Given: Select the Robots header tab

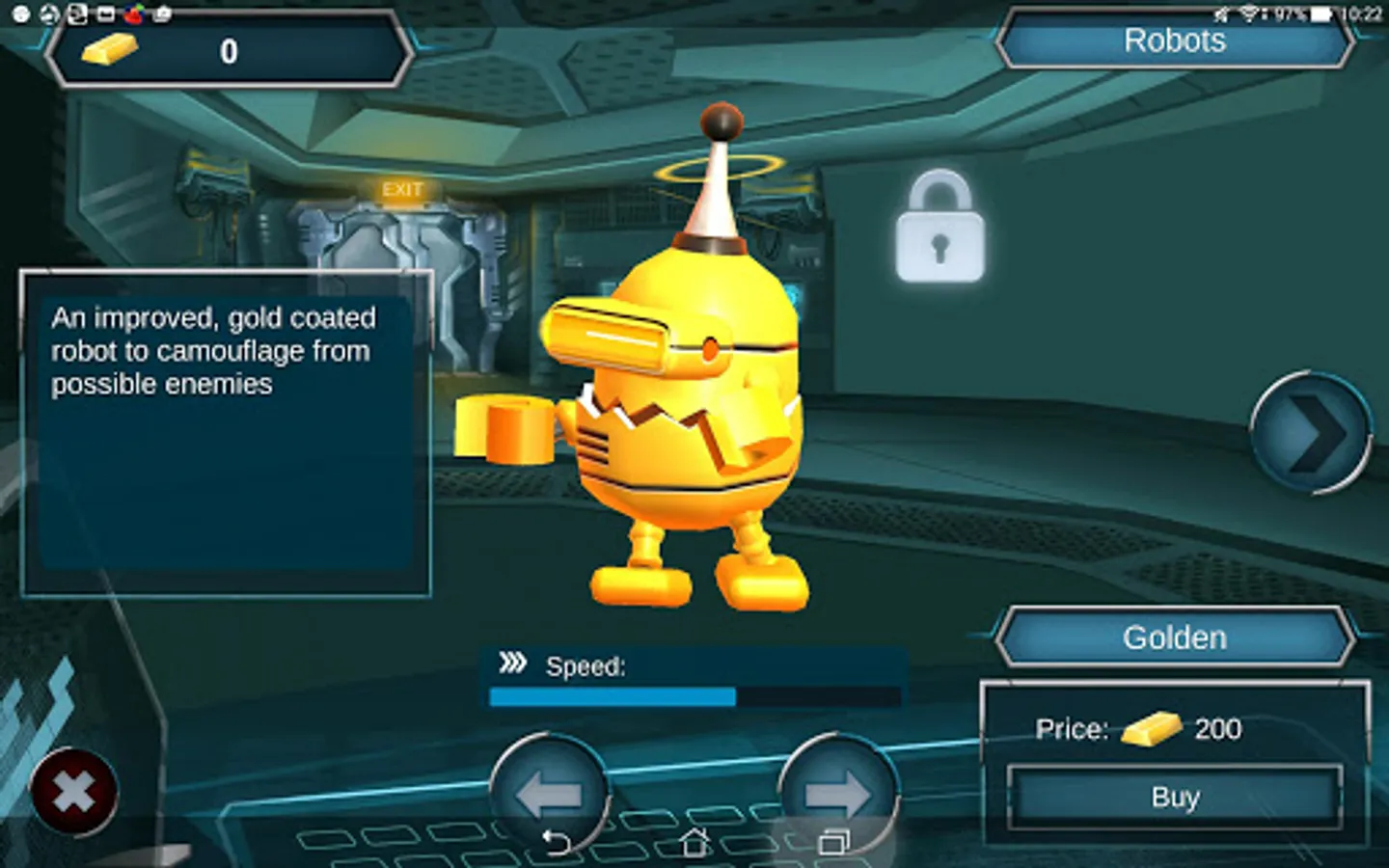Looking at the screenshot, I should 1175,41.
